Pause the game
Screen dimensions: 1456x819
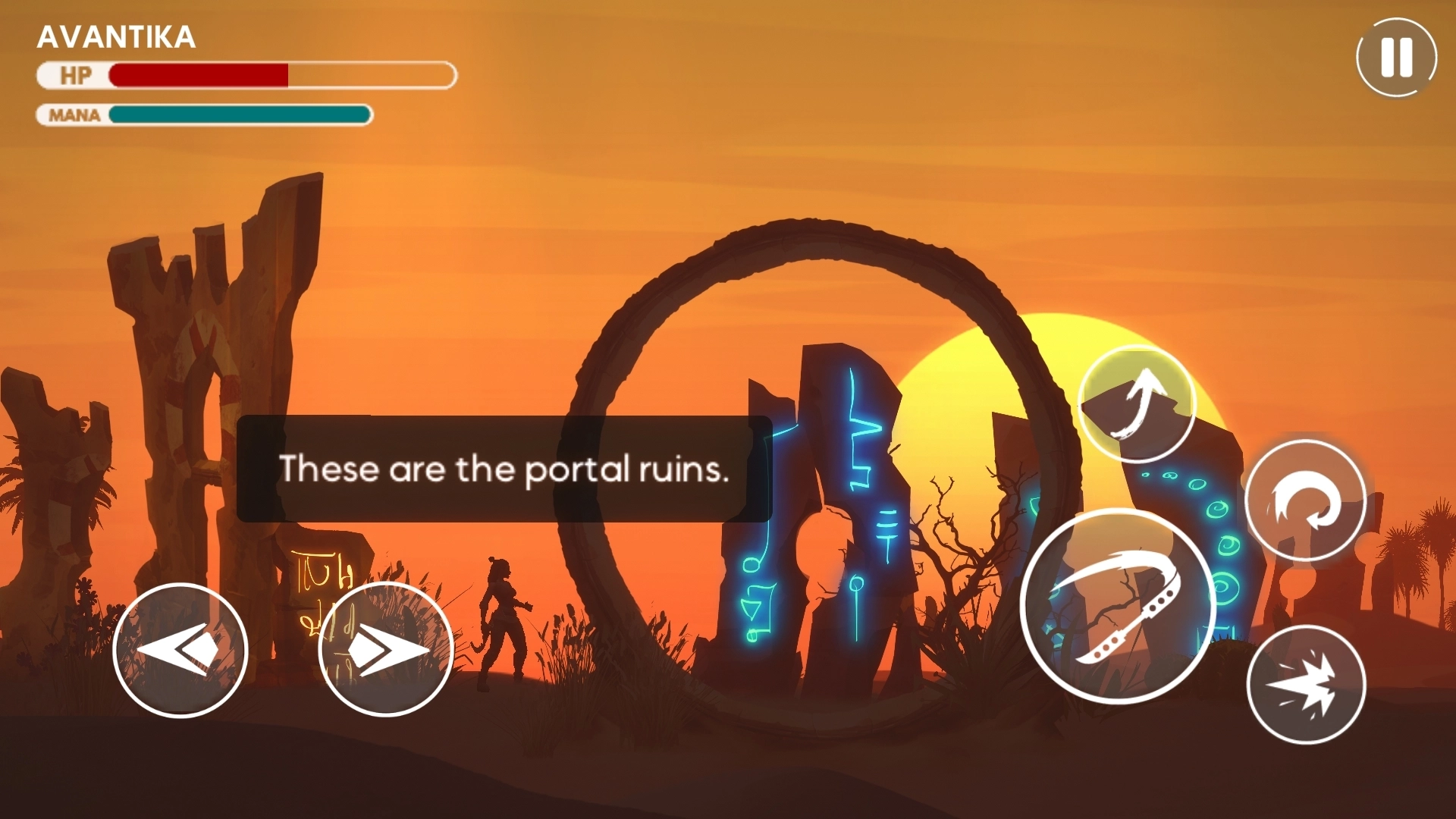click(x=1396, y=58)
